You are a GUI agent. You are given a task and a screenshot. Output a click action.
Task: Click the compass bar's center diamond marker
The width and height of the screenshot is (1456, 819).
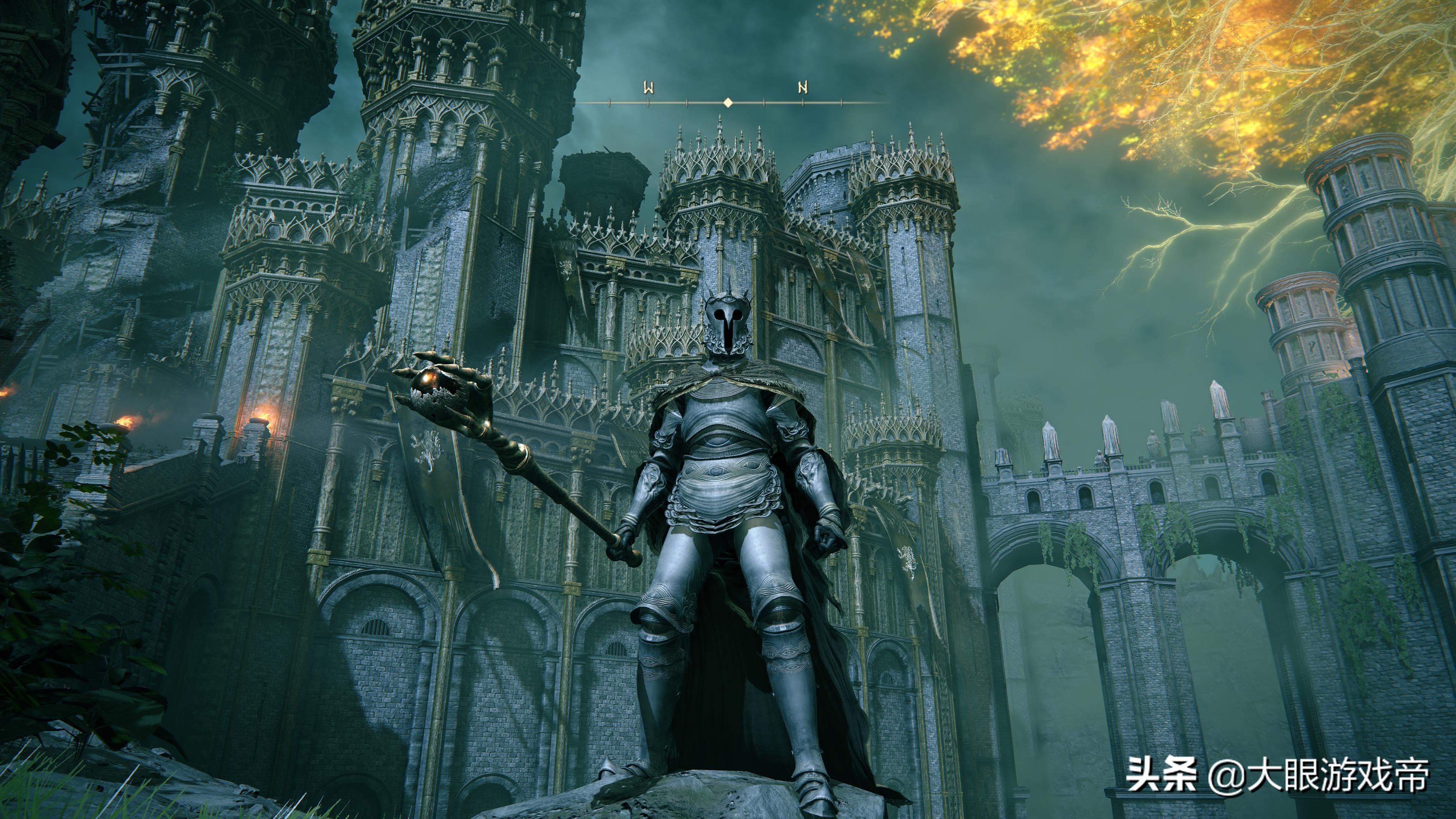tap(728, 102)
